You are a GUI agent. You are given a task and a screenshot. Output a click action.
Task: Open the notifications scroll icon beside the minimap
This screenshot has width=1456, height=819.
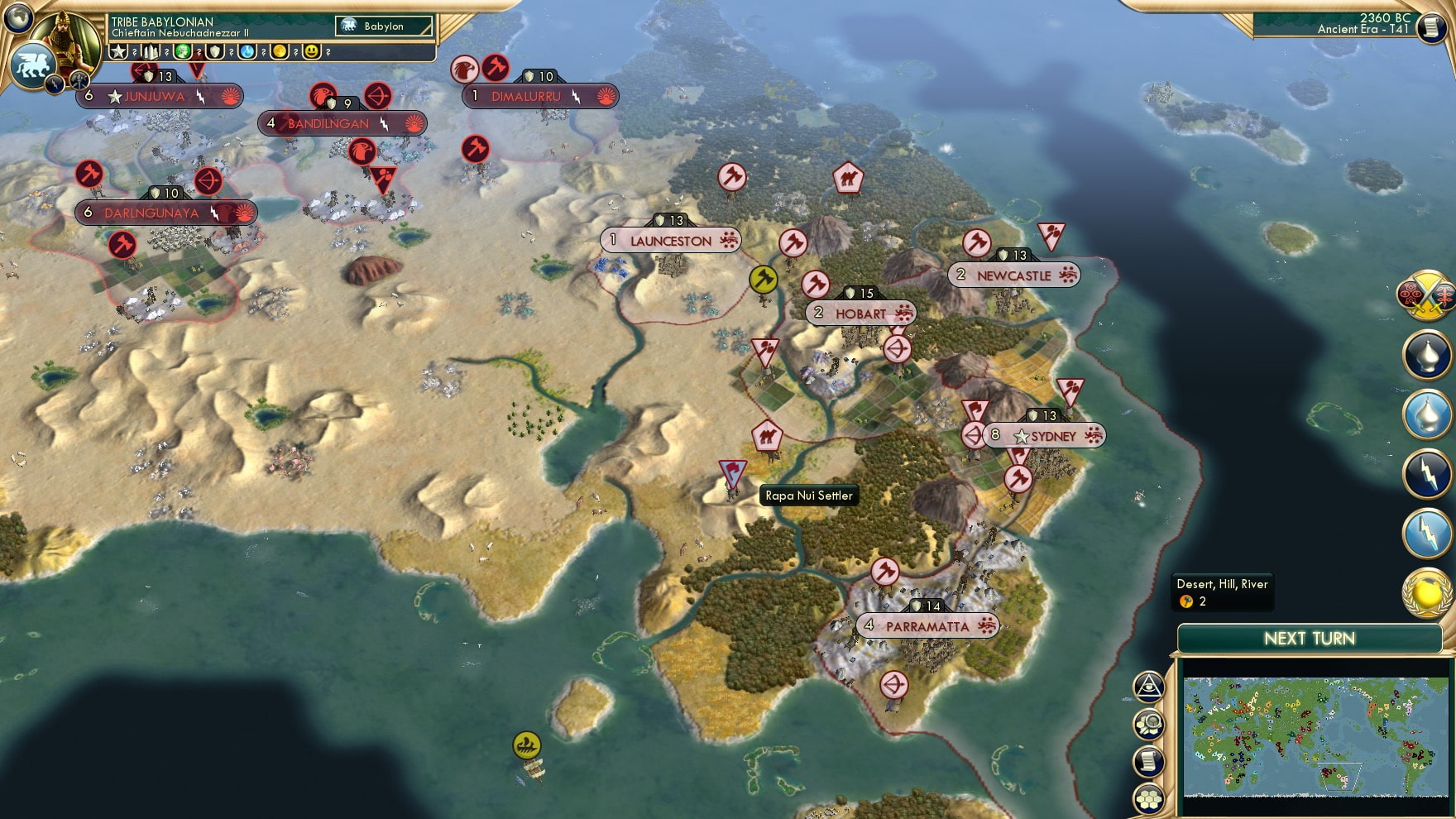[x=1147, y=759]
